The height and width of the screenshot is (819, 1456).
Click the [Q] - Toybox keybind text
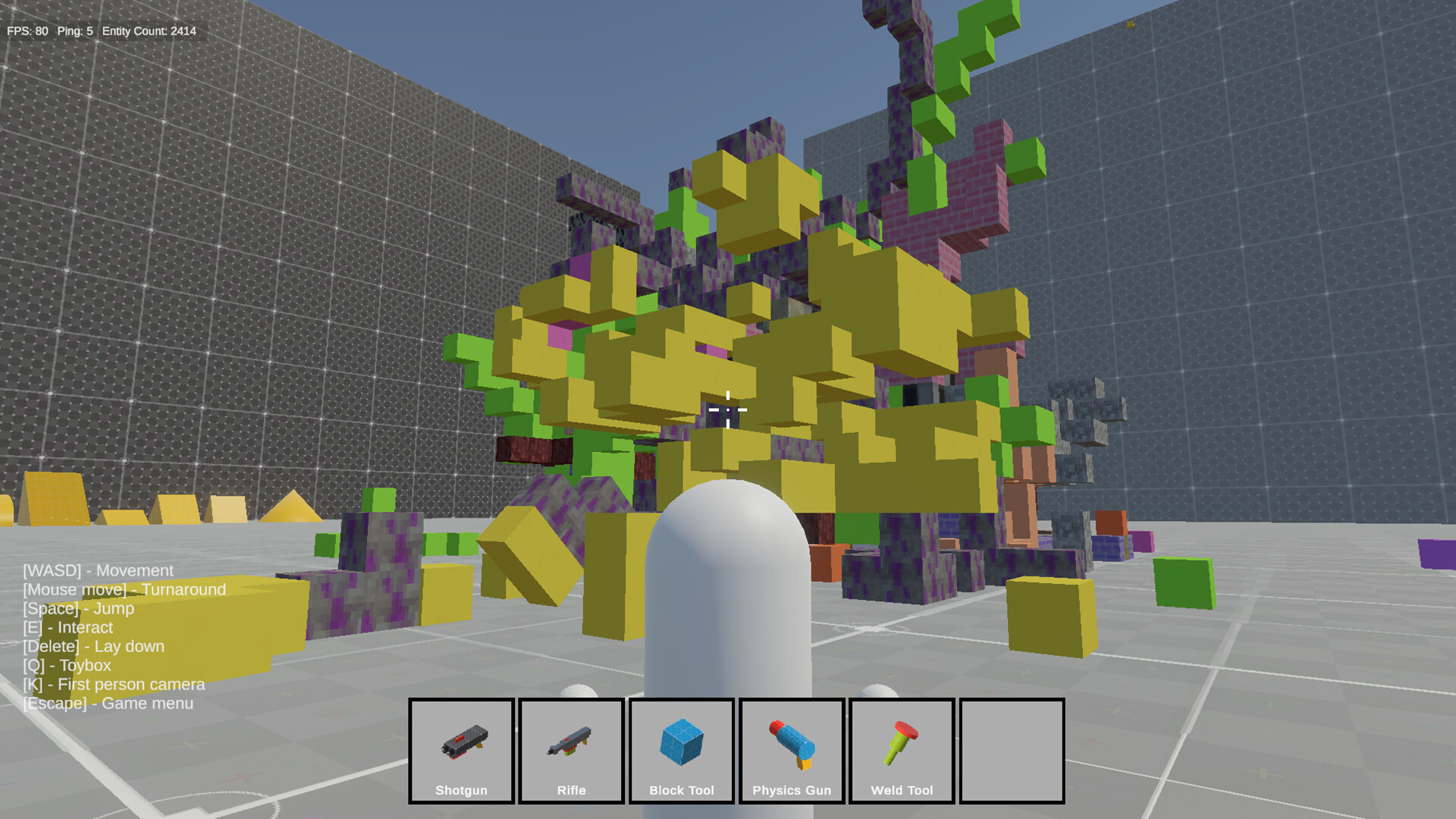coord(67,665)
